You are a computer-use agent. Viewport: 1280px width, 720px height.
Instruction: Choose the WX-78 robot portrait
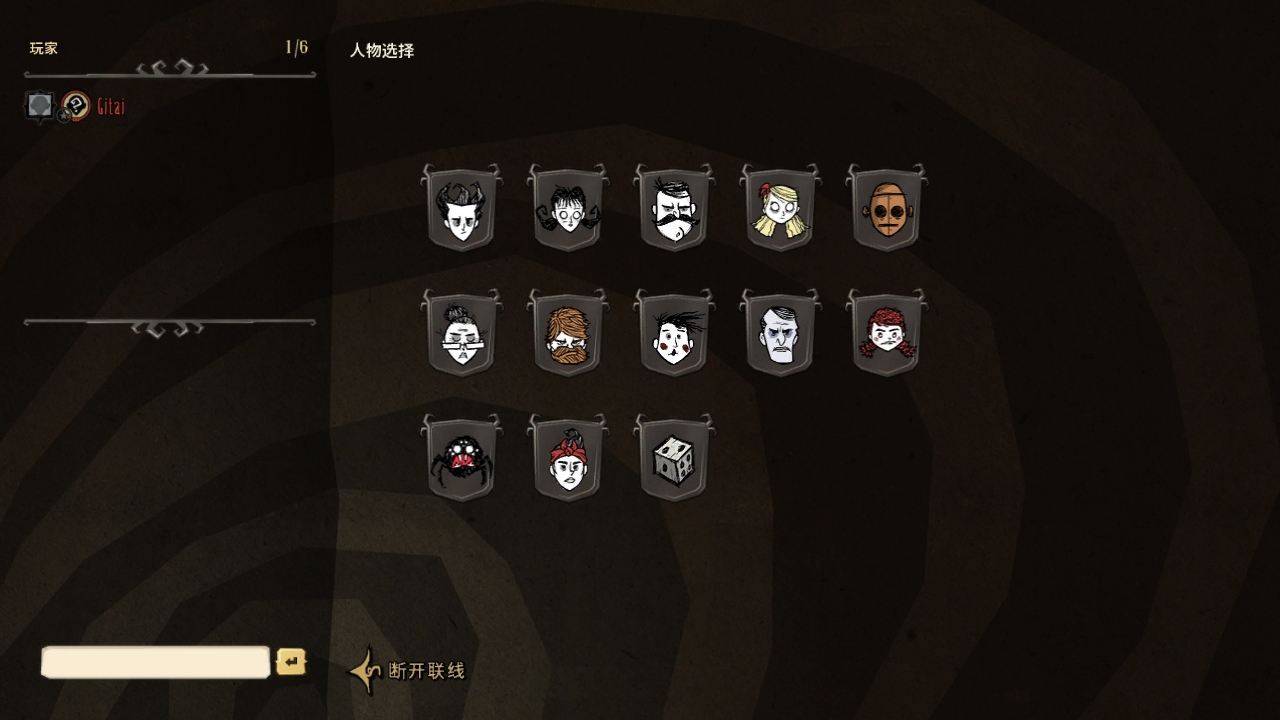[x=886, y=209]
